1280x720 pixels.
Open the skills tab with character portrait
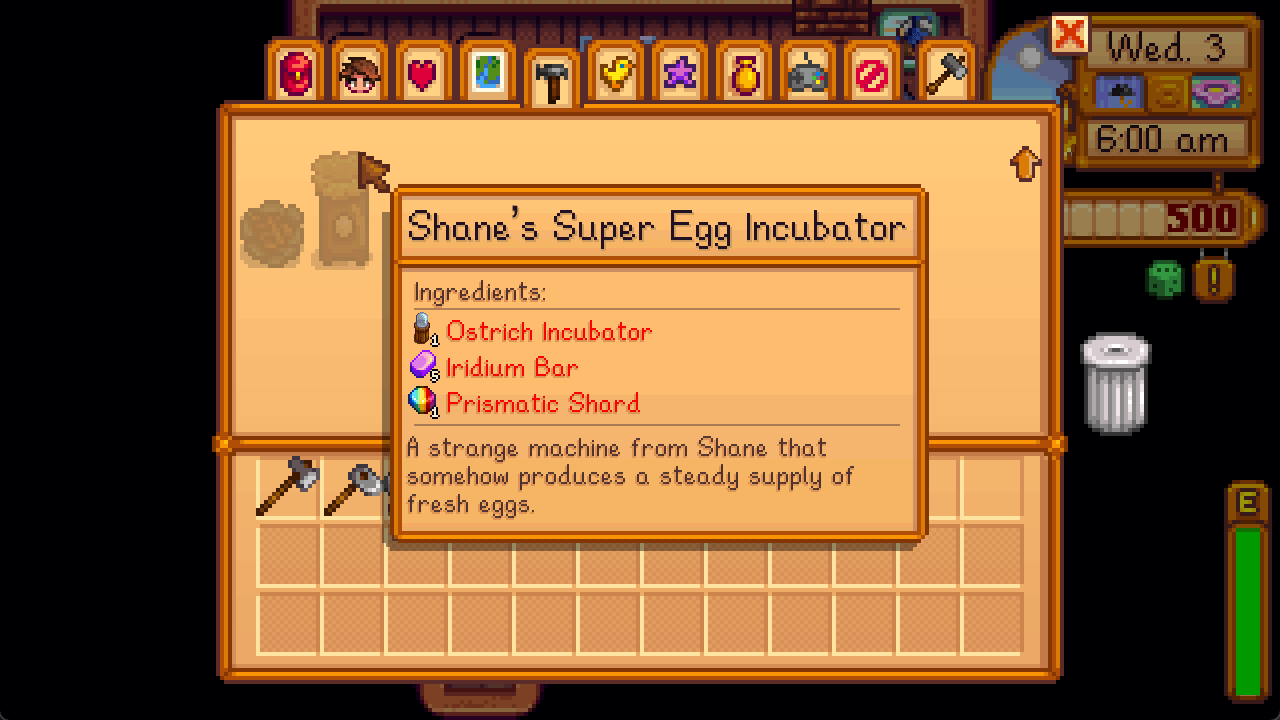359,73
